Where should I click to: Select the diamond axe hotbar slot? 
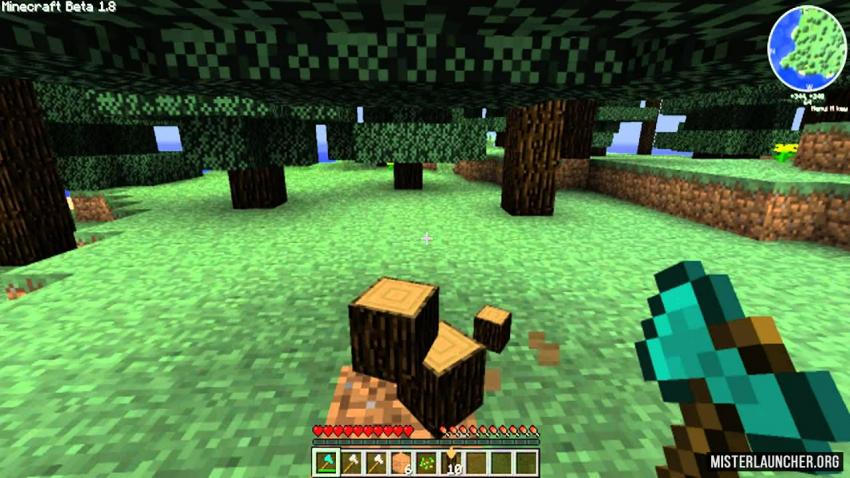click(326, 462)
